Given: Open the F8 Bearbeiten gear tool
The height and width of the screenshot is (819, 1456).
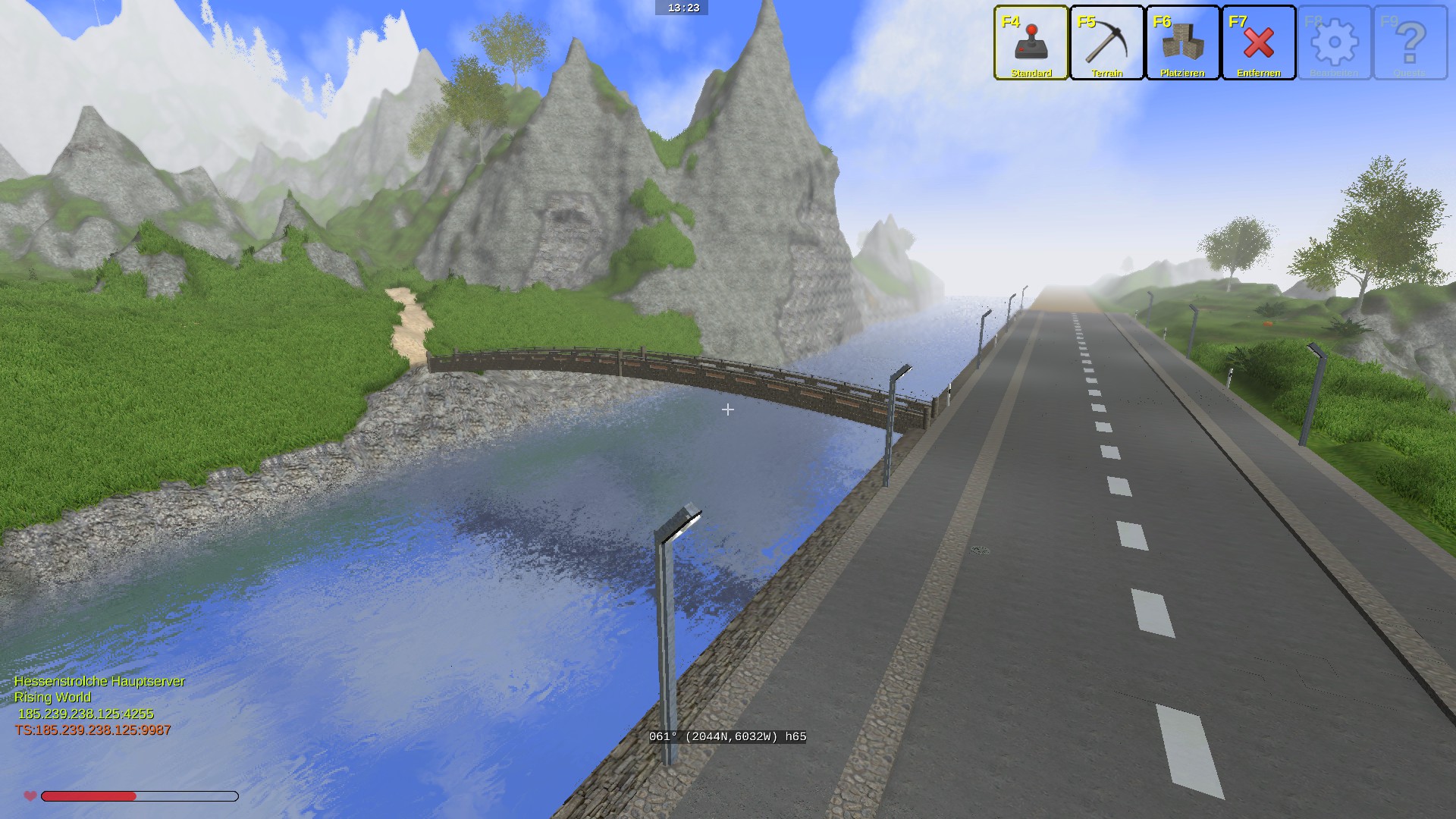Looking at the screenshot, I should pos(1335,42).
